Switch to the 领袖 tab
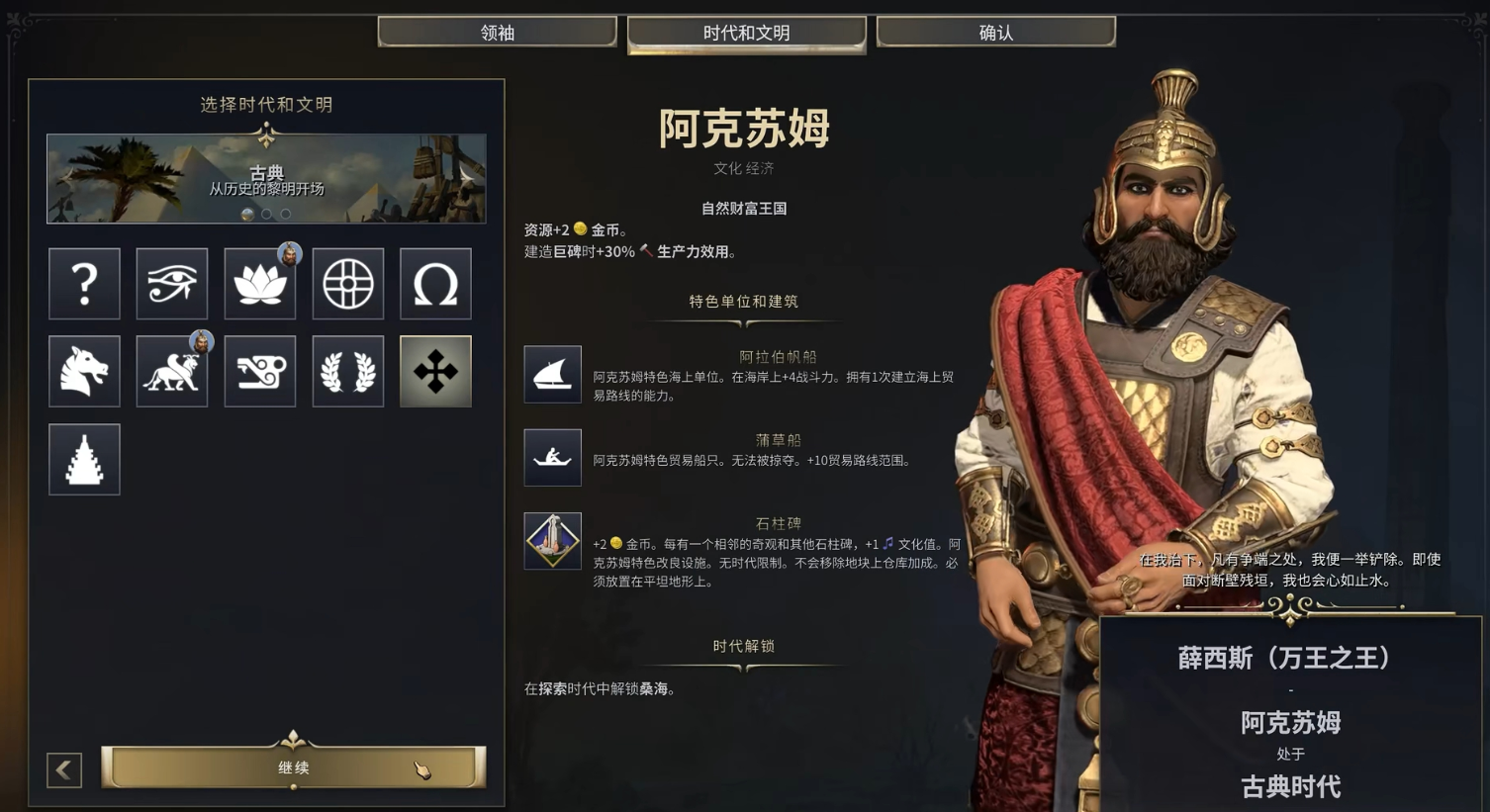1490x812 pixels. pyautogui.click(x=497, y=31)
